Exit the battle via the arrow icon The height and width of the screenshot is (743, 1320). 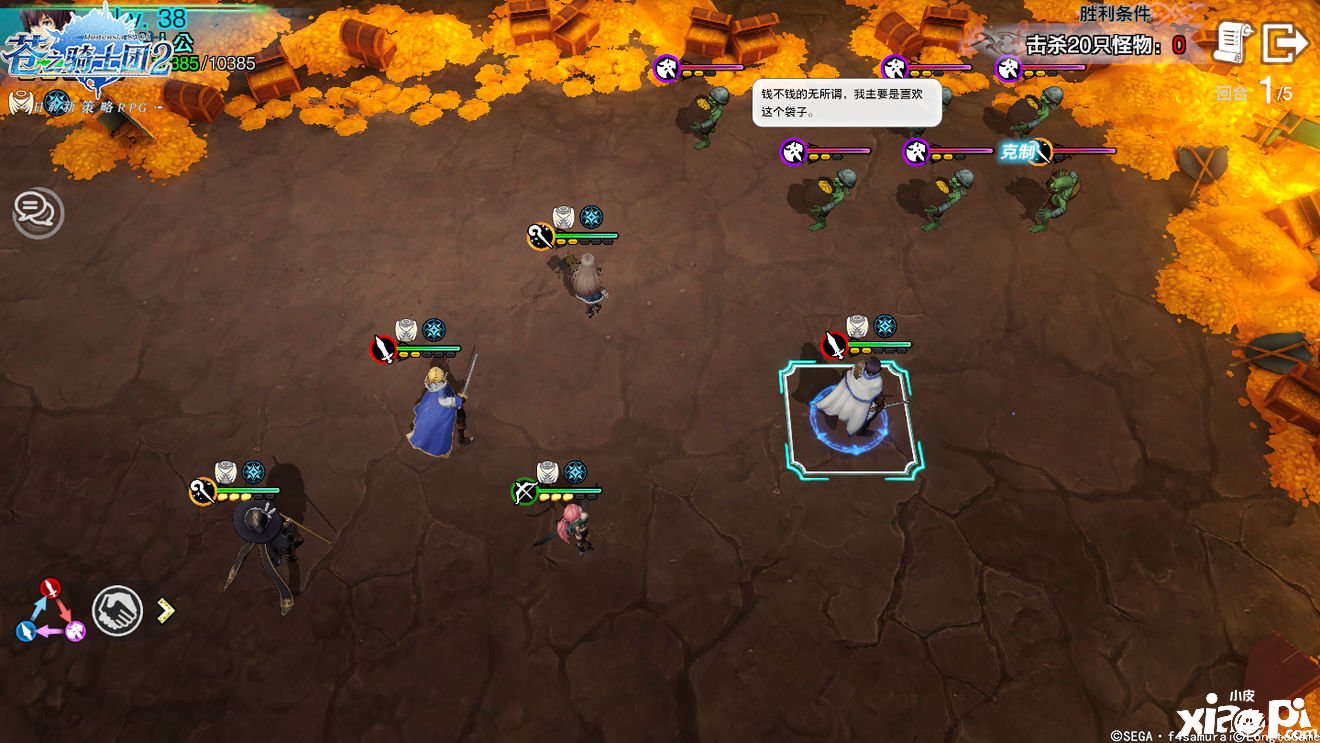tap(1285, 43)
